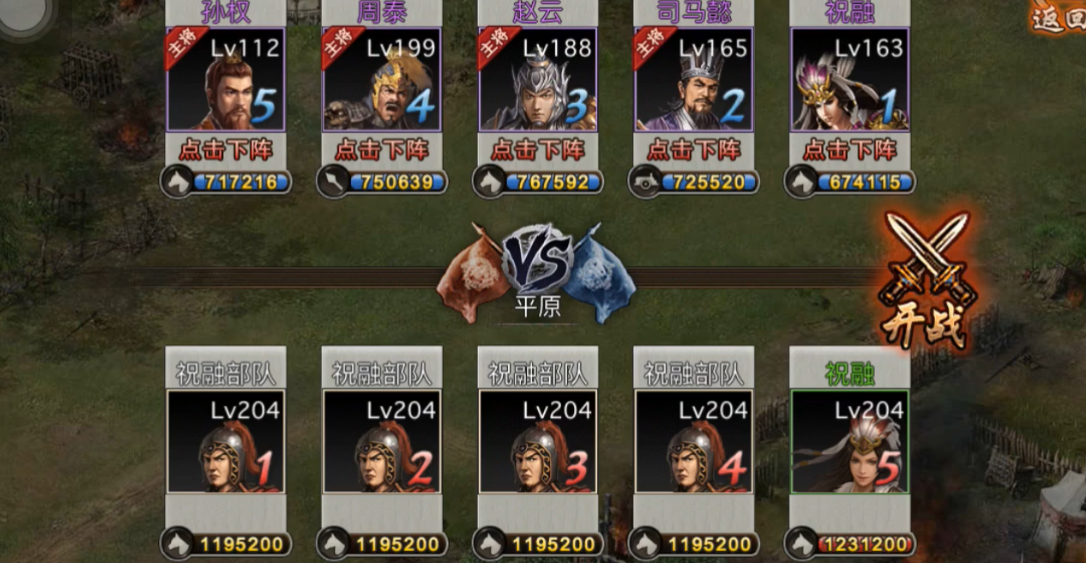Remove 赵云 via 点击下阵

point(538,150)
